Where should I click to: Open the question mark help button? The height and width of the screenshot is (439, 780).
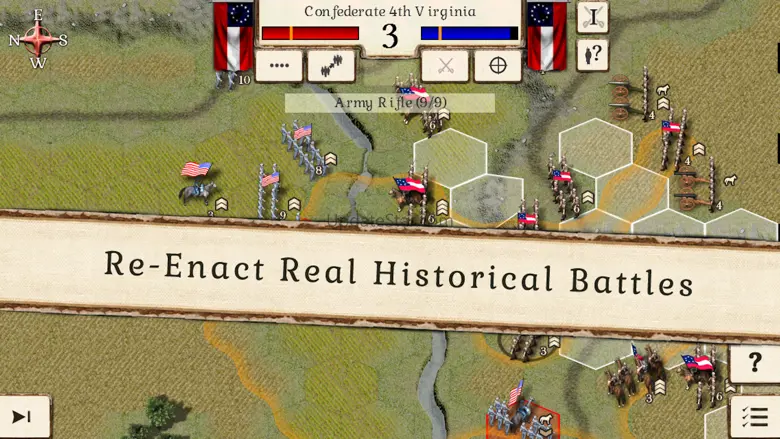point(755,363)
